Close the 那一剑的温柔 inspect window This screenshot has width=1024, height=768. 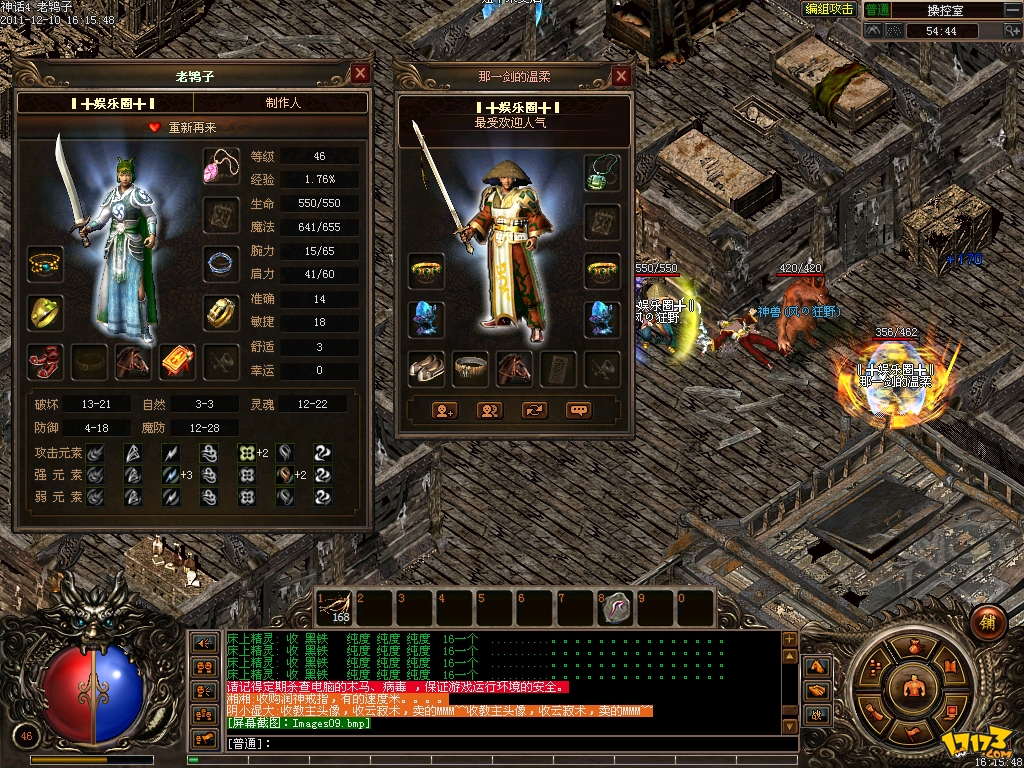621,76
